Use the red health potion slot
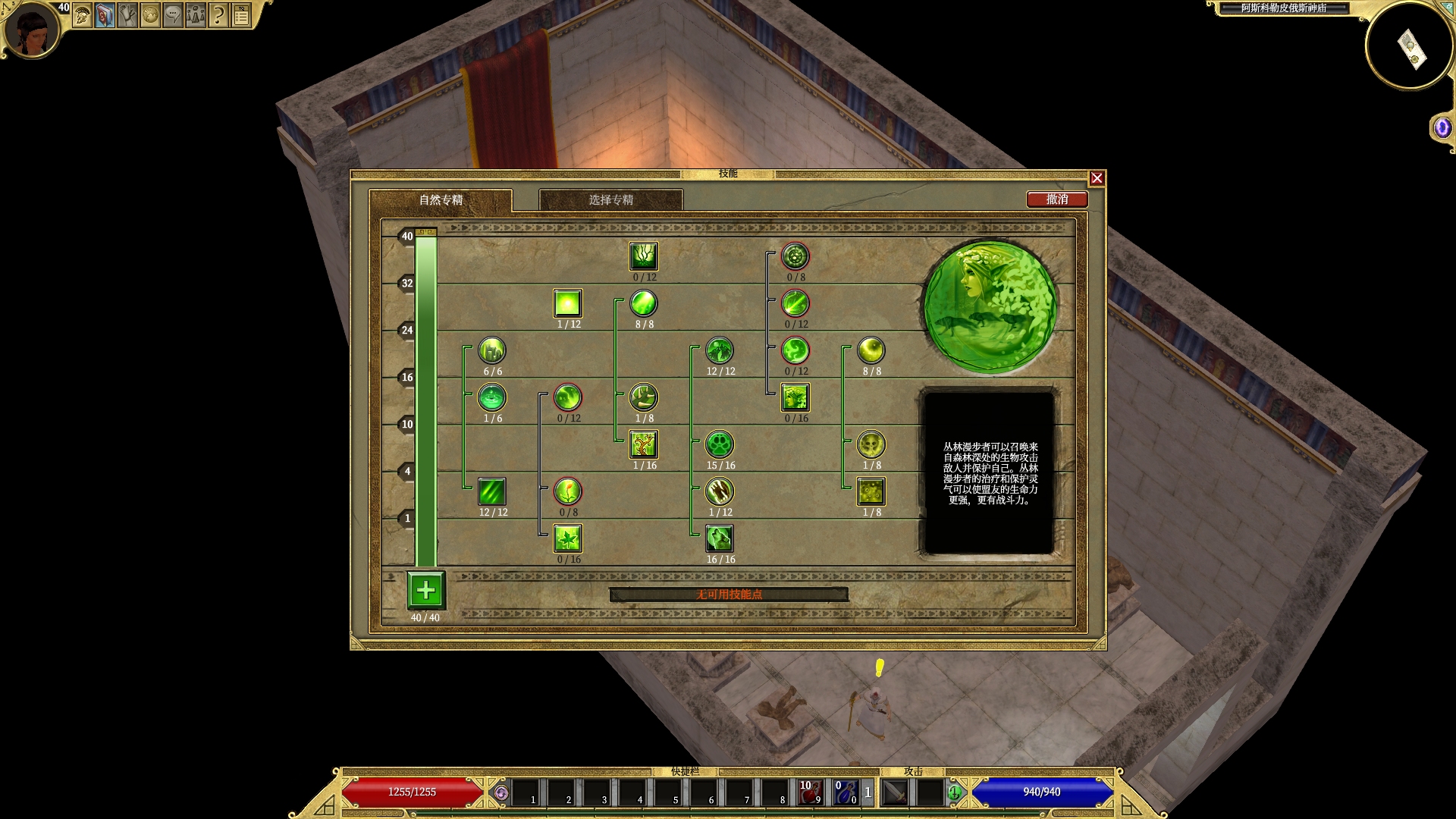This screenshot has width=1456, height=819. coord(810,792)
